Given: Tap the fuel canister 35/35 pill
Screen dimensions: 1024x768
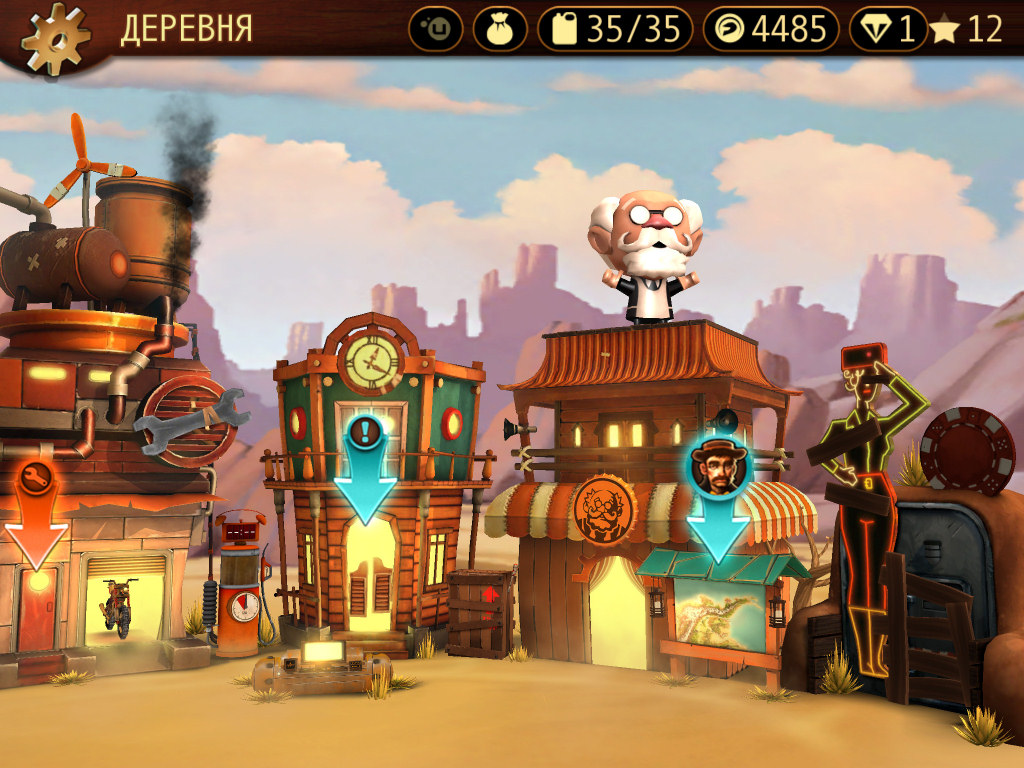Looking at the screenshot, I should point(614,29).
